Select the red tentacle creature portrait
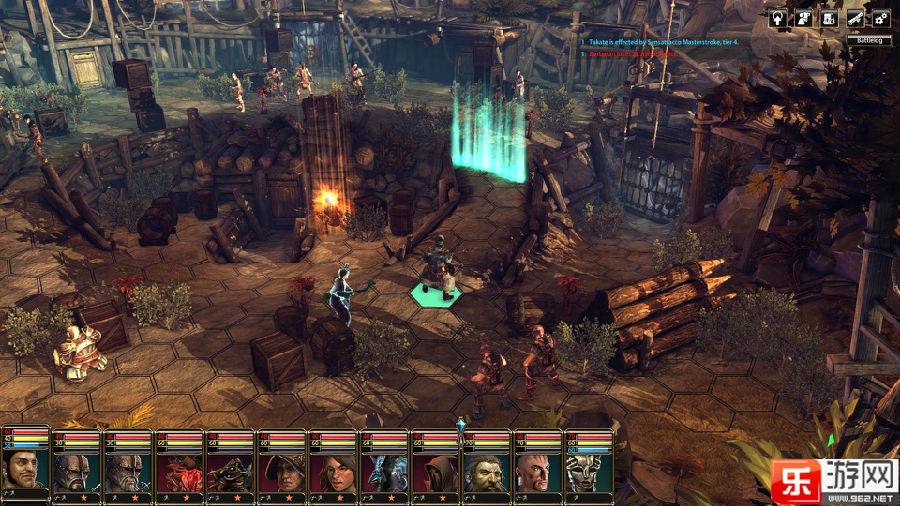Image resolution: width=900 pixels, height=506 pixels. click(179, 472)
